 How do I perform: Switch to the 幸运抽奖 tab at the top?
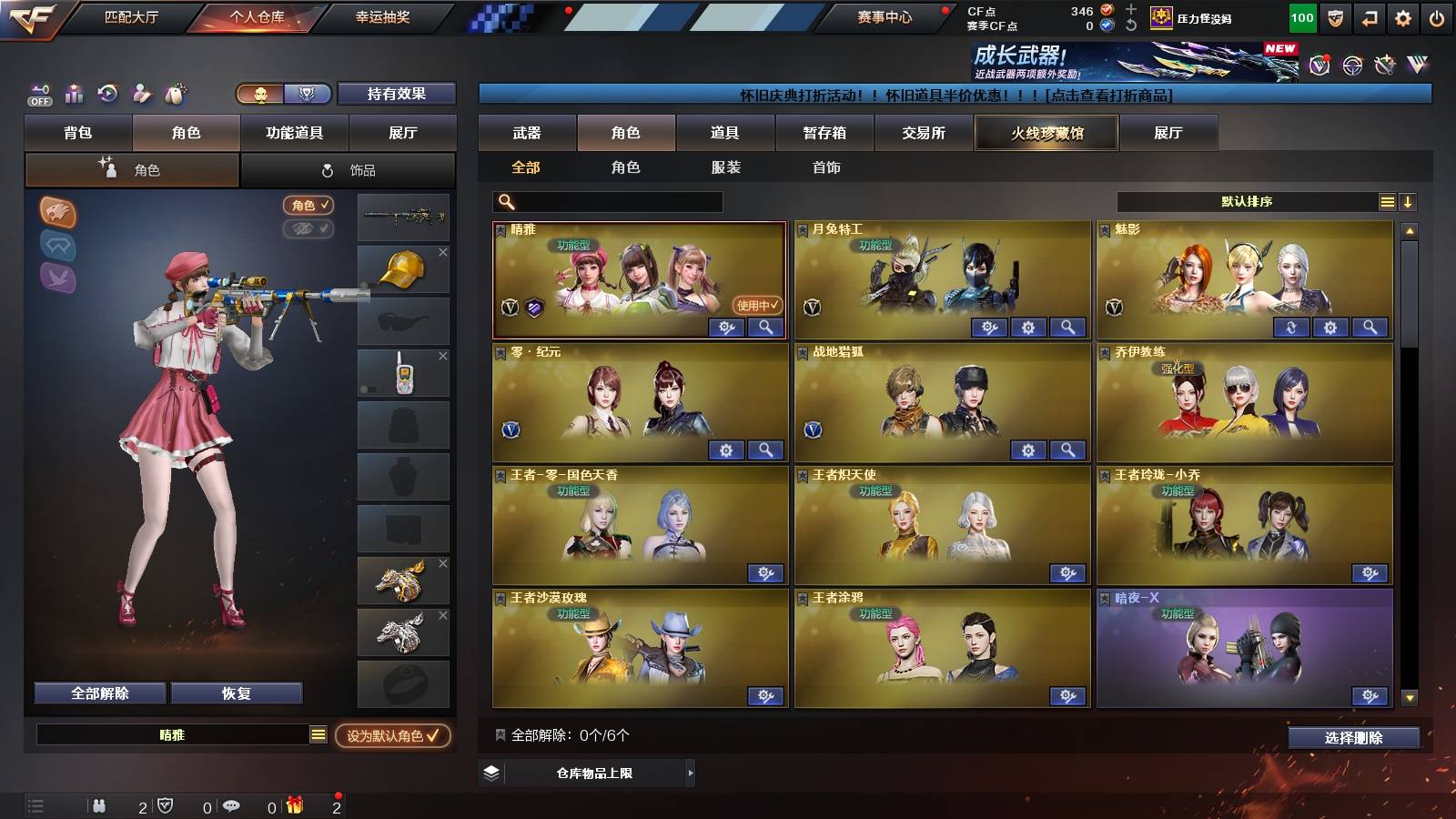click(x=383, y=16)
